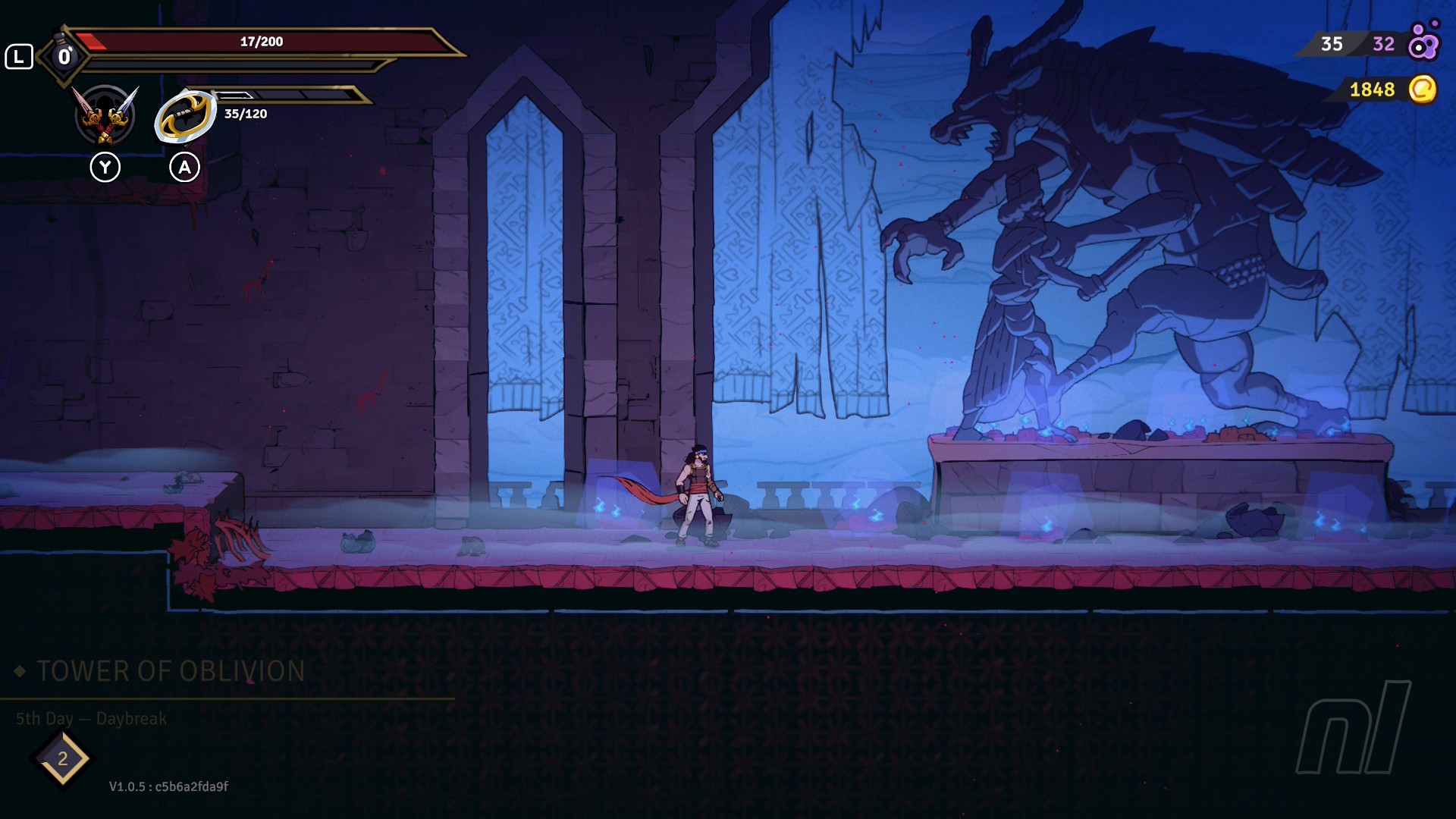Select the twin daggers weapon icon

tap(105, 115)
